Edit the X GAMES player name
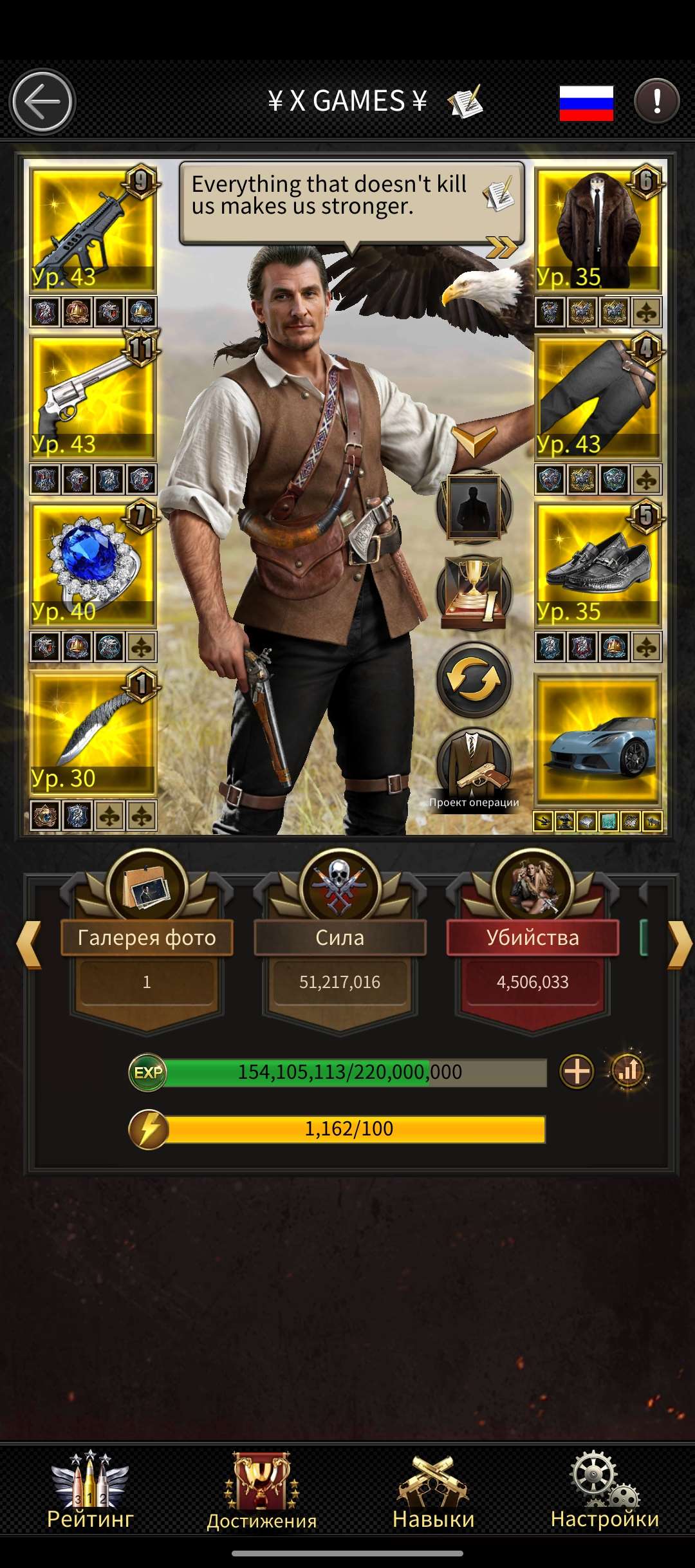This screenshot has width=695, height=1568. [x=465, y=102]
